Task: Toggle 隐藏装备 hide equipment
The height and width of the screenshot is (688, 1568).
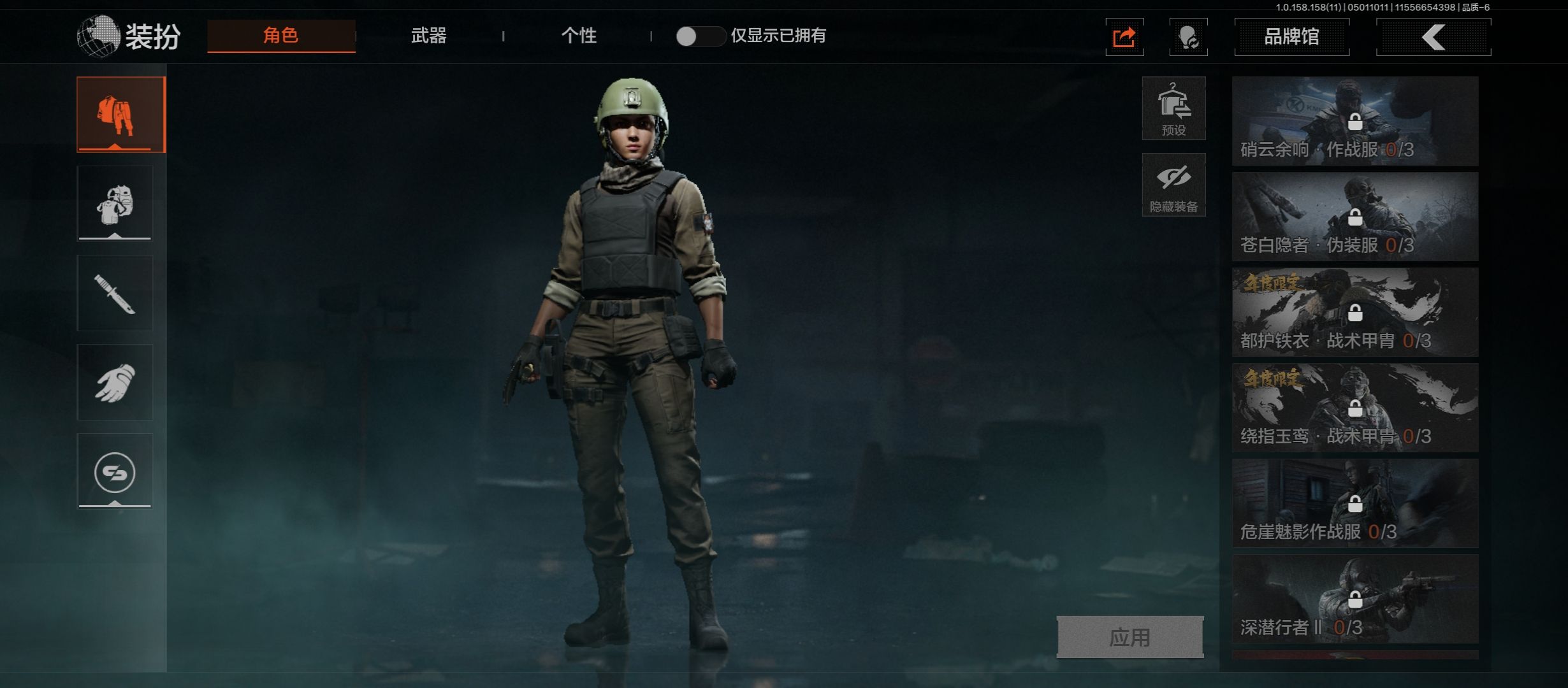Action: point(1173,185)
